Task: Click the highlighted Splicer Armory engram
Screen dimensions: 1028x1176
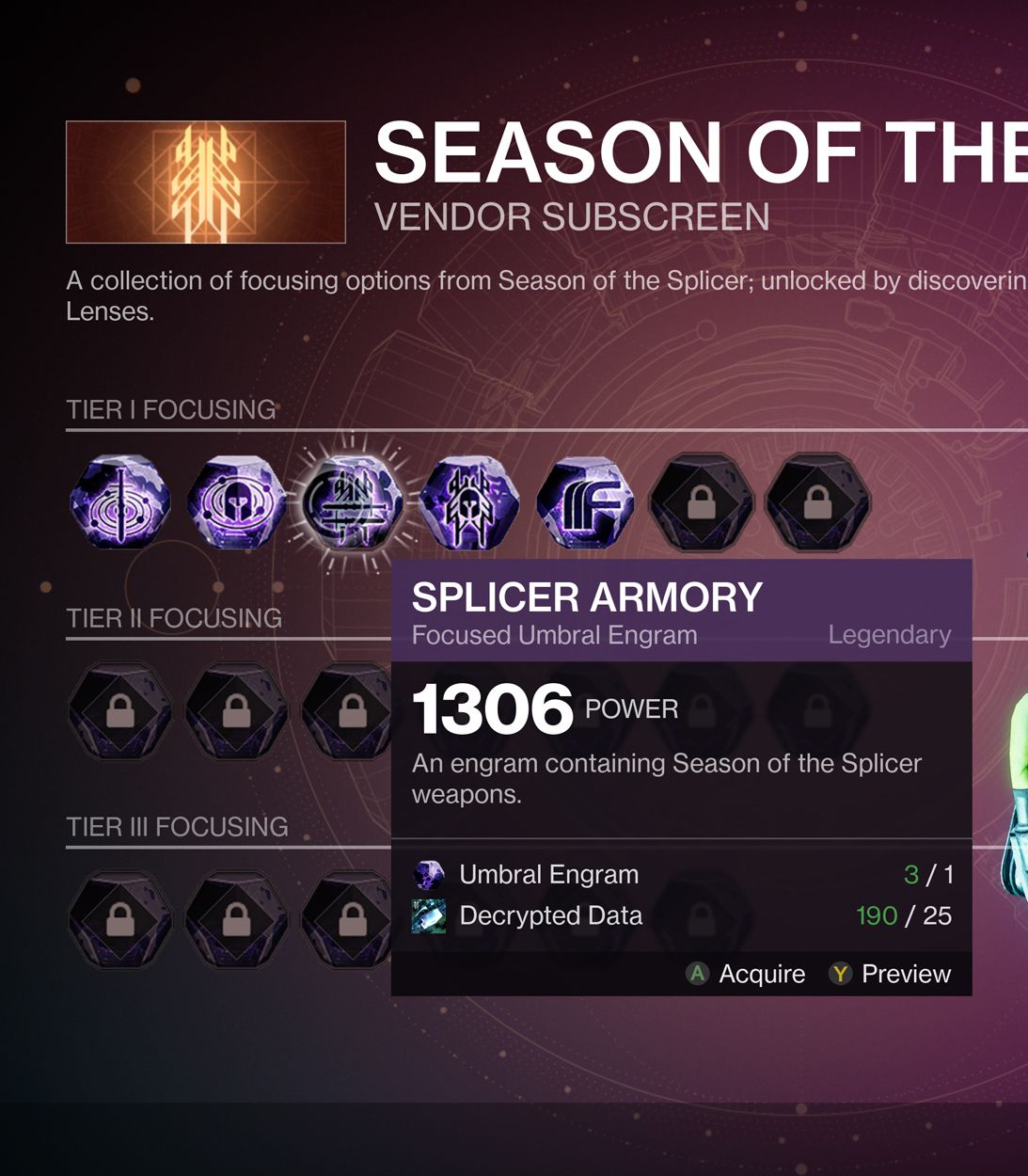Action: tap(353, 501)
